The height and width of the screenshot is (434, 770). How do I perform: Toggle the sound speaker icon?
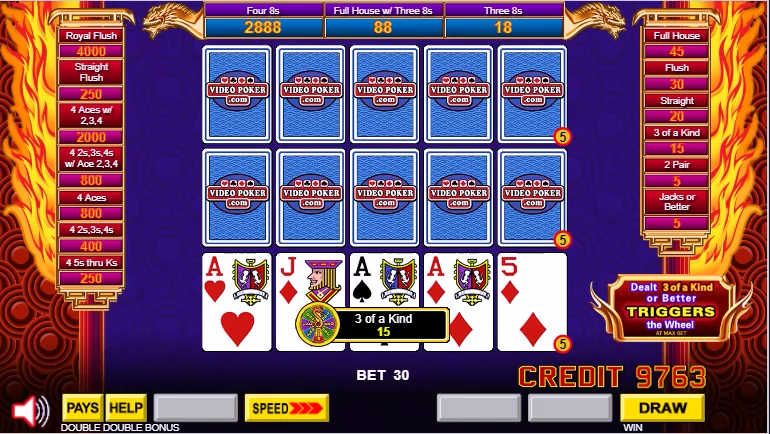[x=30, y=410]
